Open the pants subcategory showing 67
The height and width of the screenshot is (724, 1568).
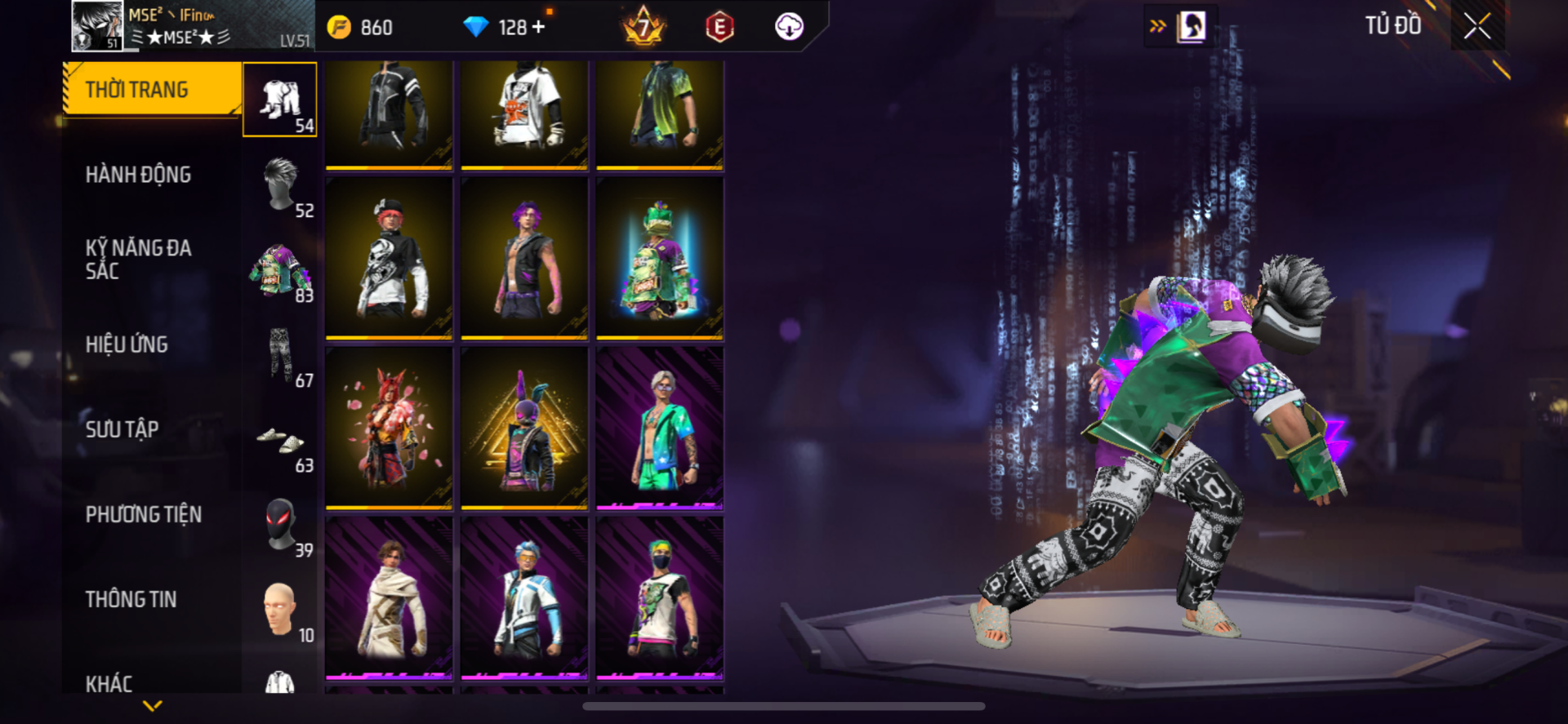click(x=280, y=355)
